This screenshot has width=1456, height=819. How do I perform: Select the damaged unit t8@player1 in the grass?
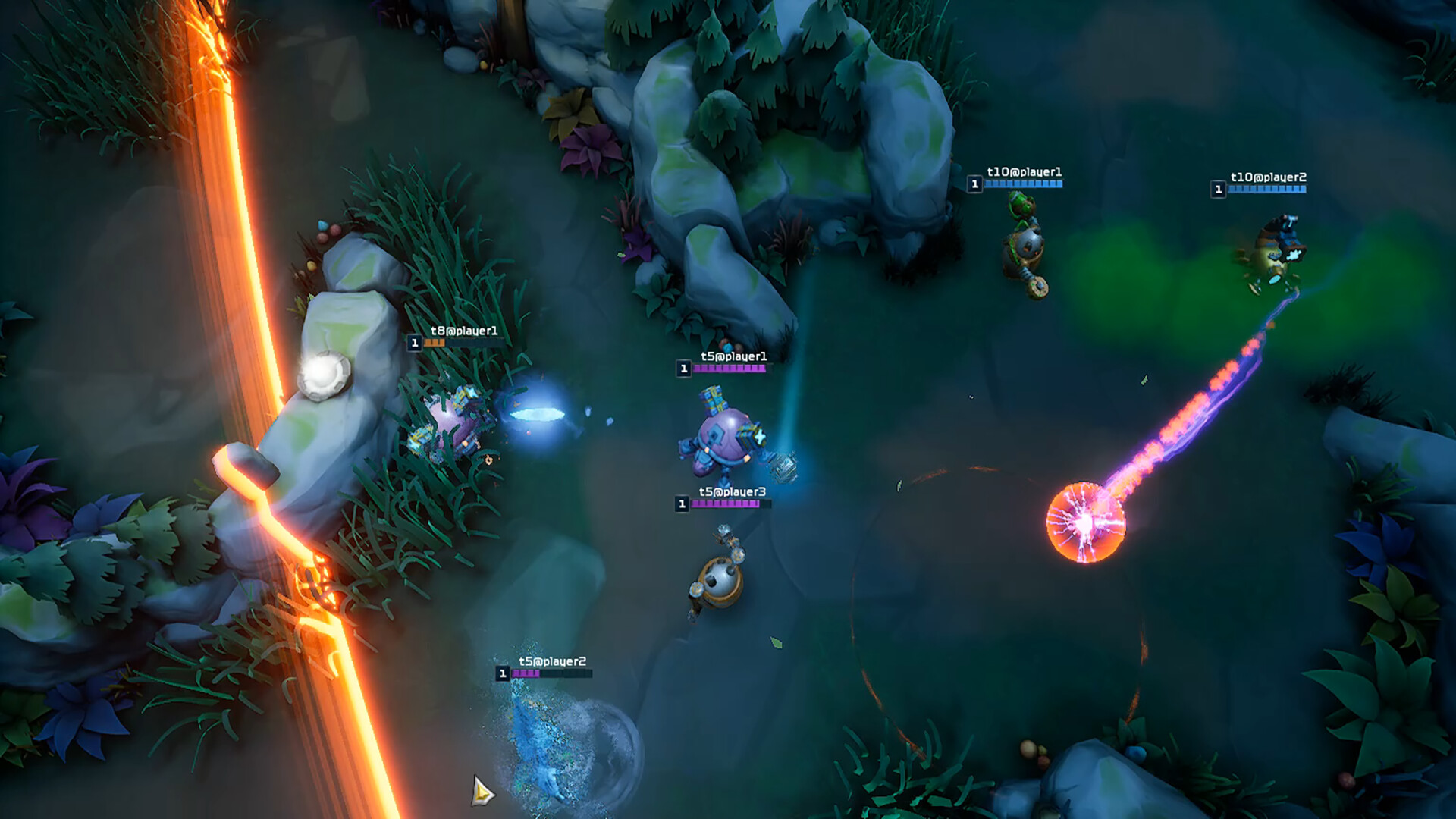(x=447, y=421)
